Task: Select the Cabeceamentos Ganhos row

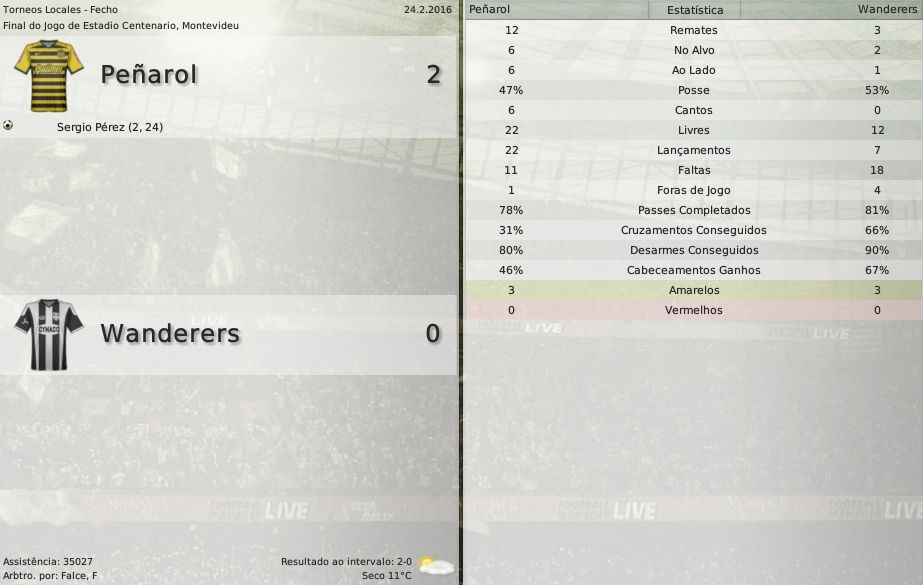Action: [x=694, y=270]
